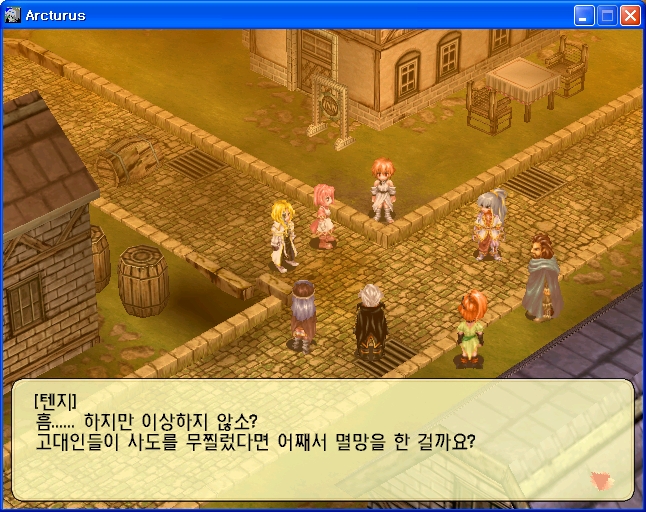Maximize the Arcturus window
The image size is (646, 512).
coord(607,15)
